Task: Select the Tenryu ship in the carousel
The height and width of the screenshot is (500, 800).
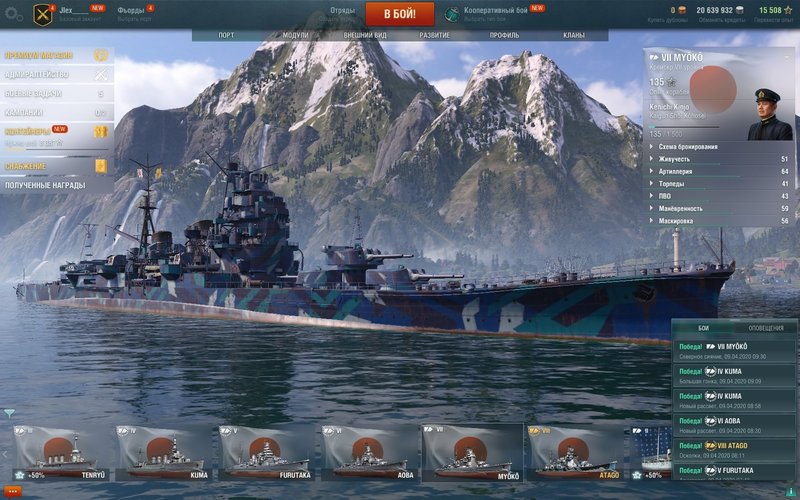Action: click(x=60, y=453)
